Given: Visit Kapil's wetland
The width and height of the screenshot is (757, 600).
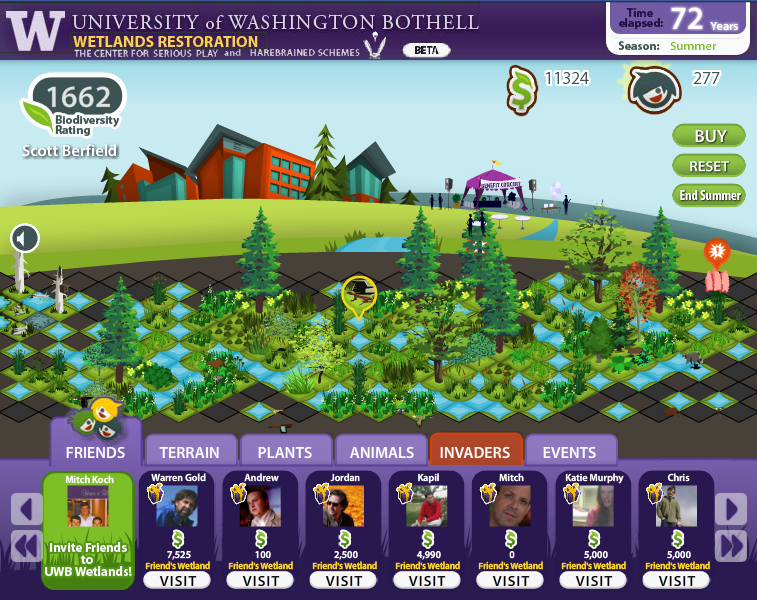Looking at the screenshot, I should pos(427,581).
